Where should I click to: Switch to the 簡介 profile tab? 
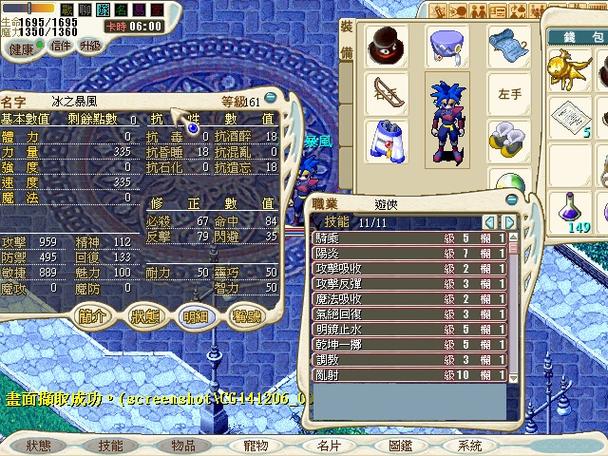pos(93,316)
